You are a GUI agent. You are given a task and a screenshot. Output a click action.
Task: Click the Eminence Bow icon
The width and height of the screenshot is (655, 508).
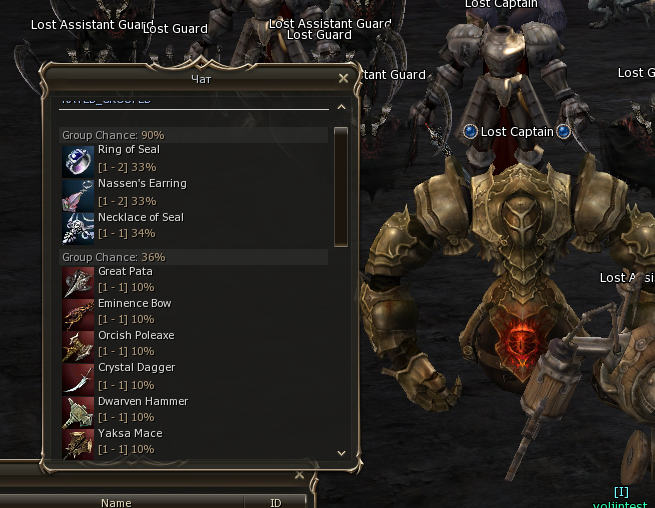coord(78,314)
